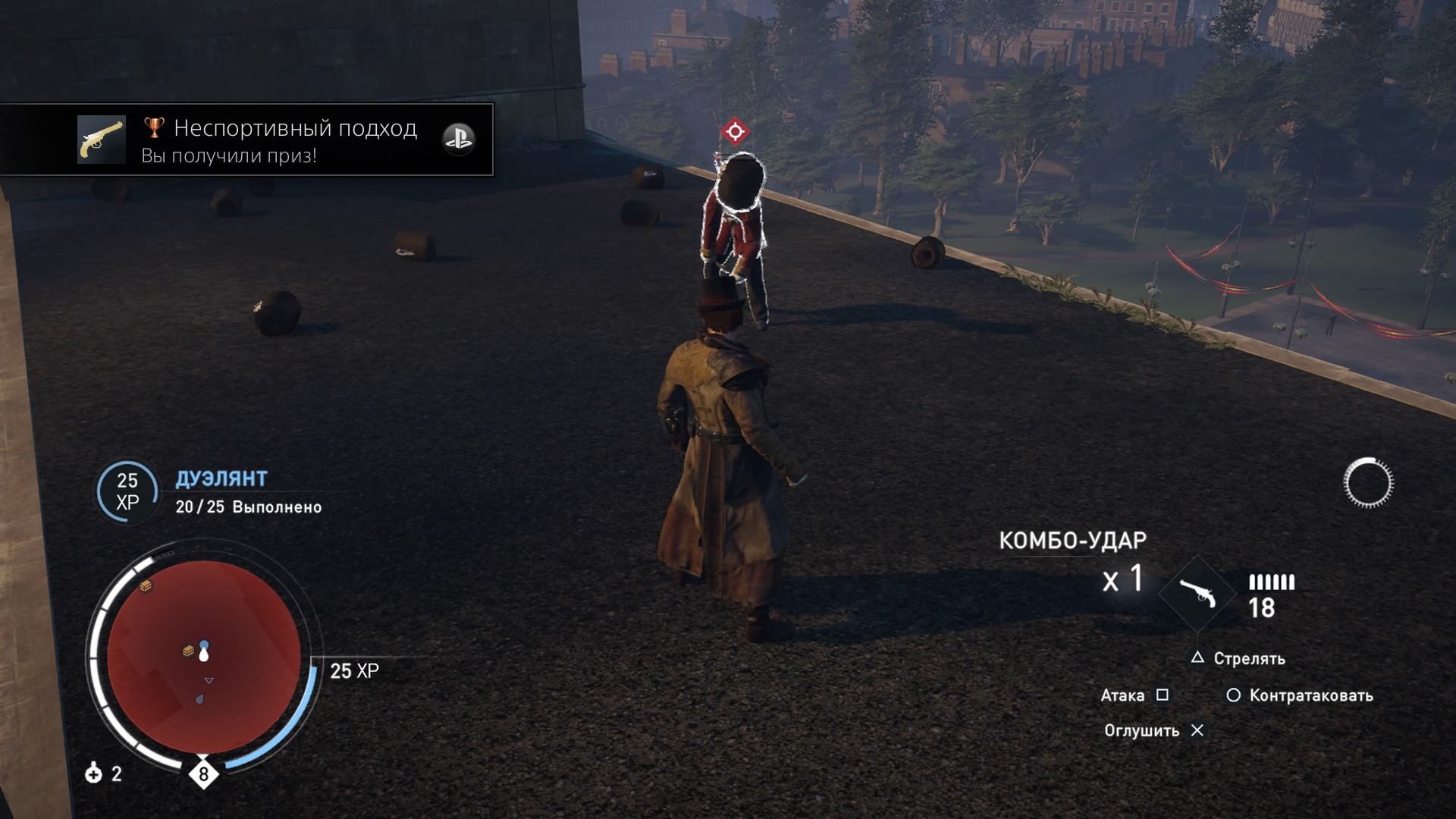Click the golden revolver trophy thumbnail
The width and height of the screenshot is (1456, 819).
[x=102, y=140]
